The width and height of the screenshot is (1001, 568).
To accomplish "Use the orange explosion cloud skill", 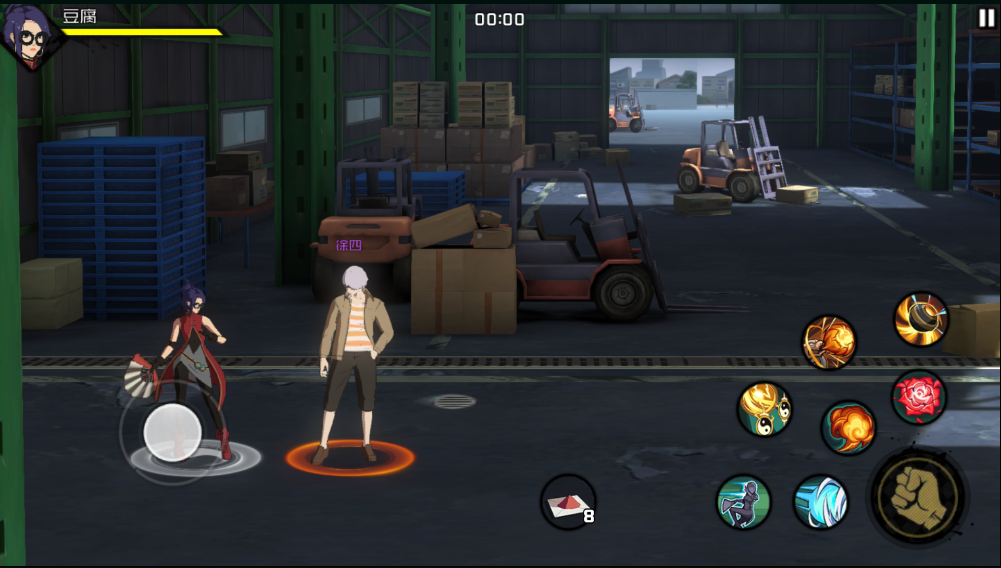I will pyautogui.click(x=849, y=428).
